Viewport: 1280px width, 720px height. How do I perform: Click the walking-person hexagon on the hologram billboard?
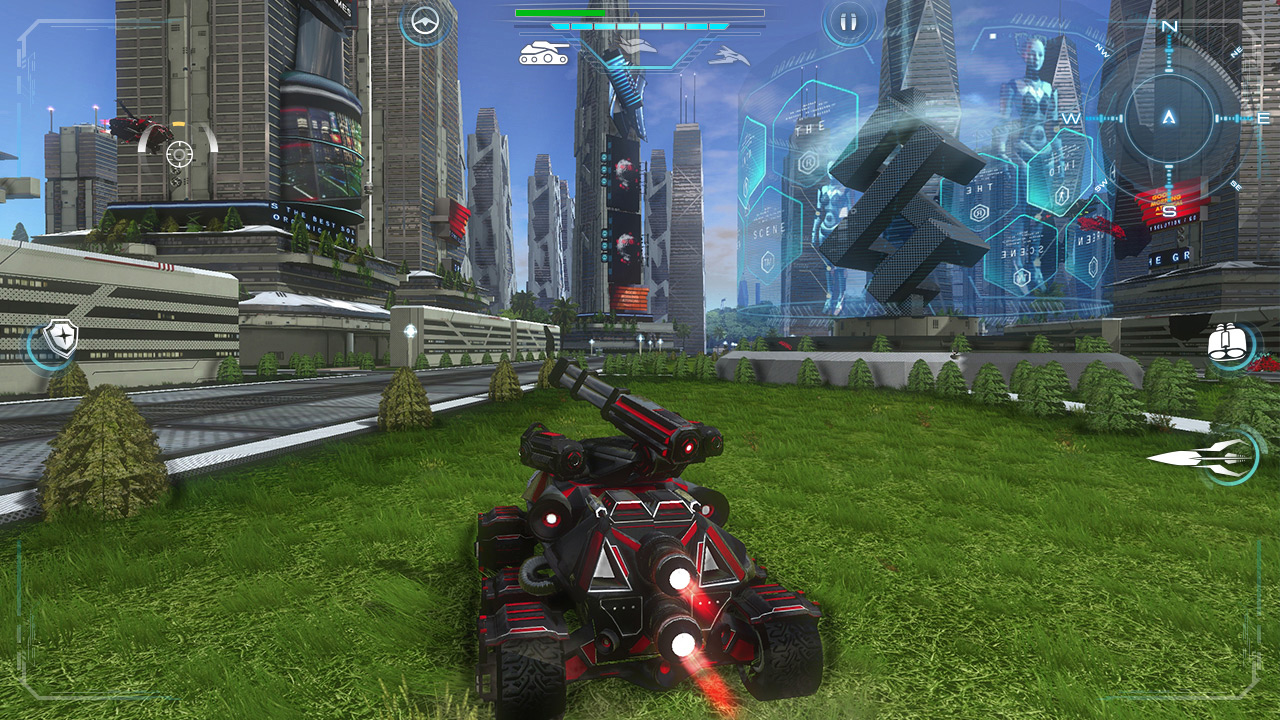pyautogui.click(x=1061, y=194)
